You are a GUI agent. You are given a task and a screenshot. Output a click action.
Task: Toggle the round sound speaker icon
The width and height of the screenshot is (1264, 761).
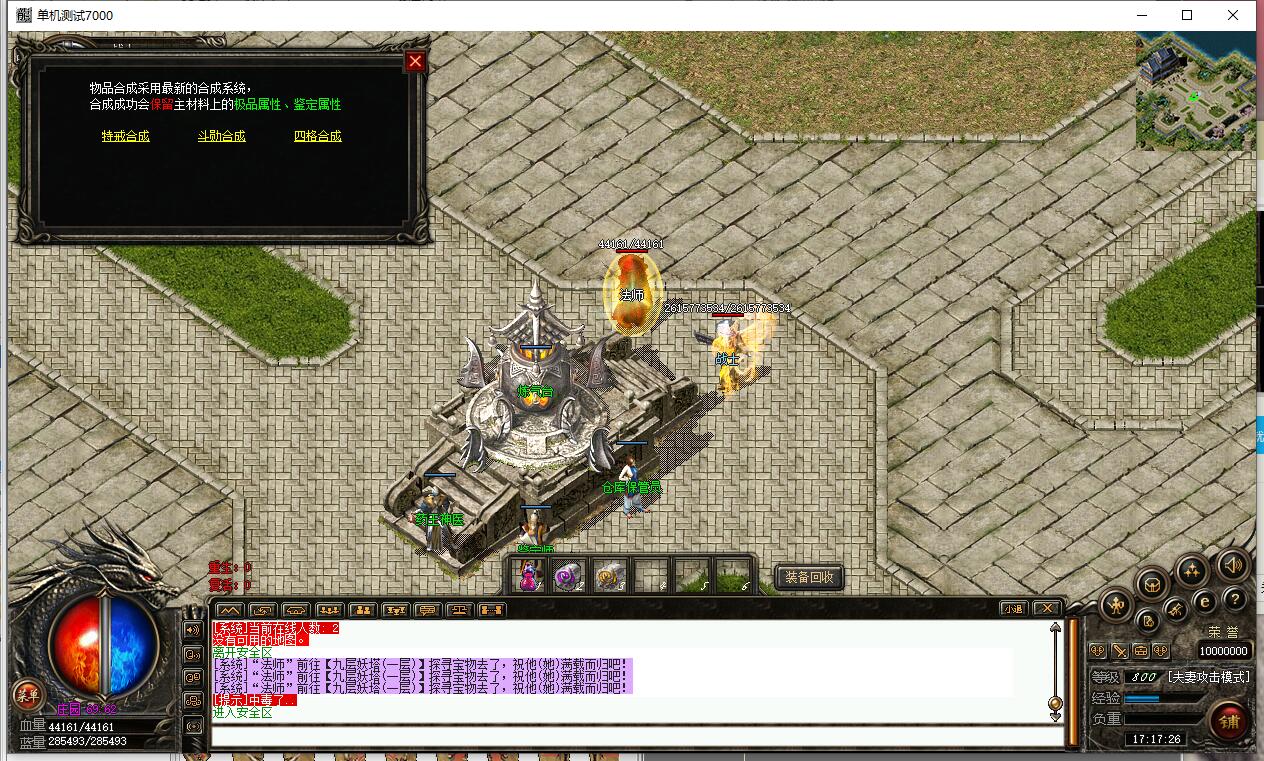click(1233, 566)
